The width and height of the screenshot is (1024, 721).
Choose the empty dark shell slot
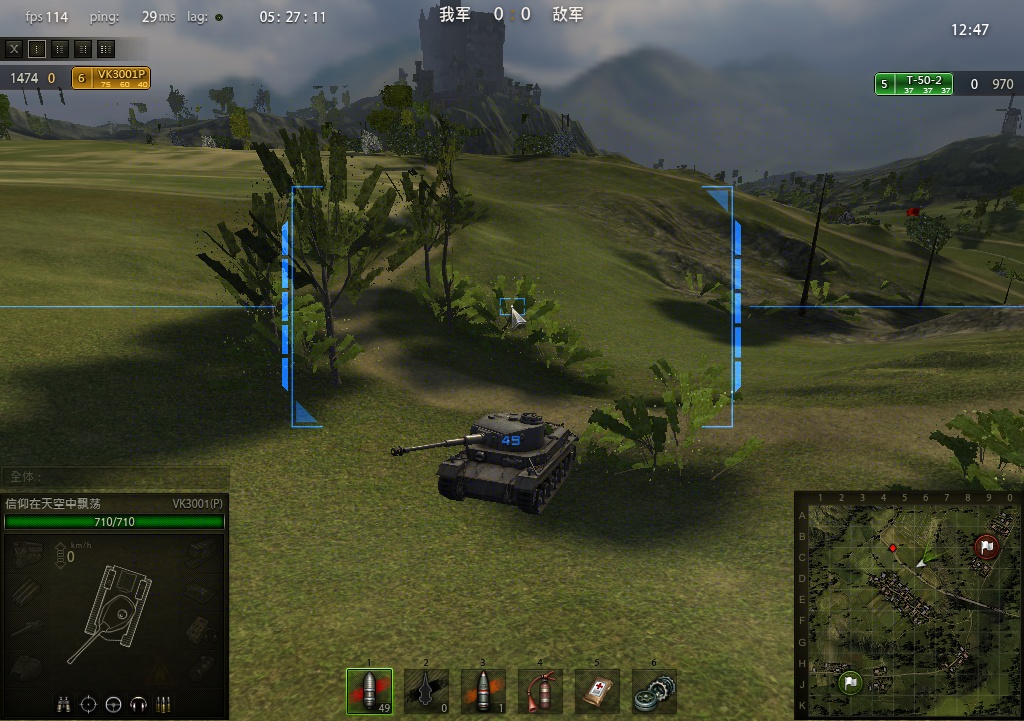point(426,692)
